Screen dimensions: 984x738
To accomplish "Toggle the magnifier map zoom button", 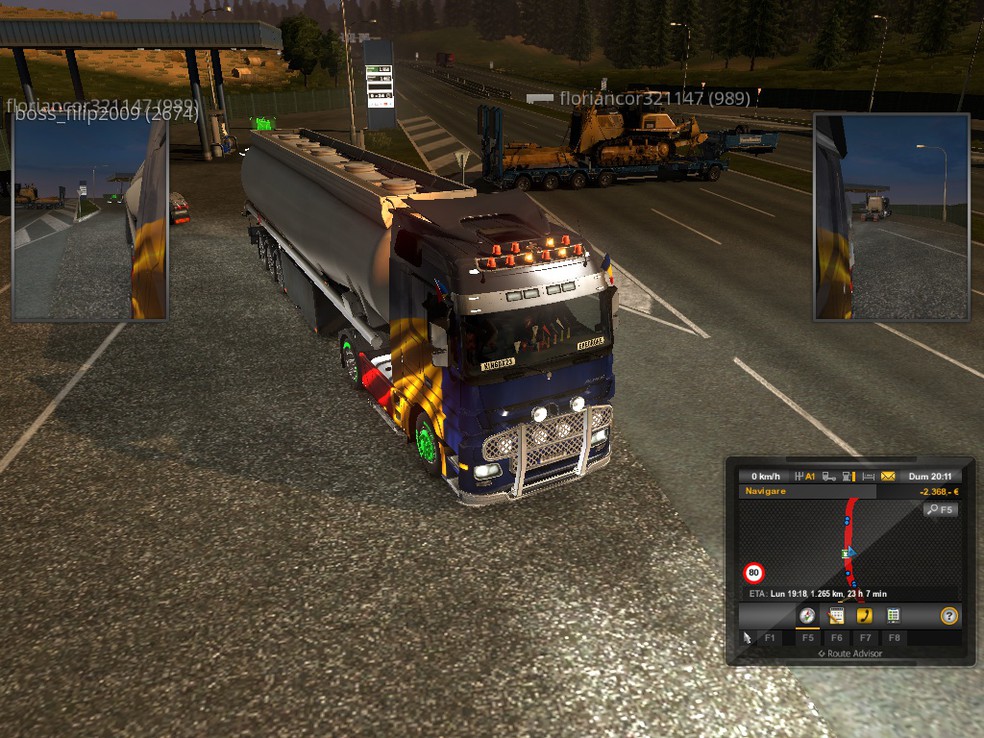I will (941, 510).
